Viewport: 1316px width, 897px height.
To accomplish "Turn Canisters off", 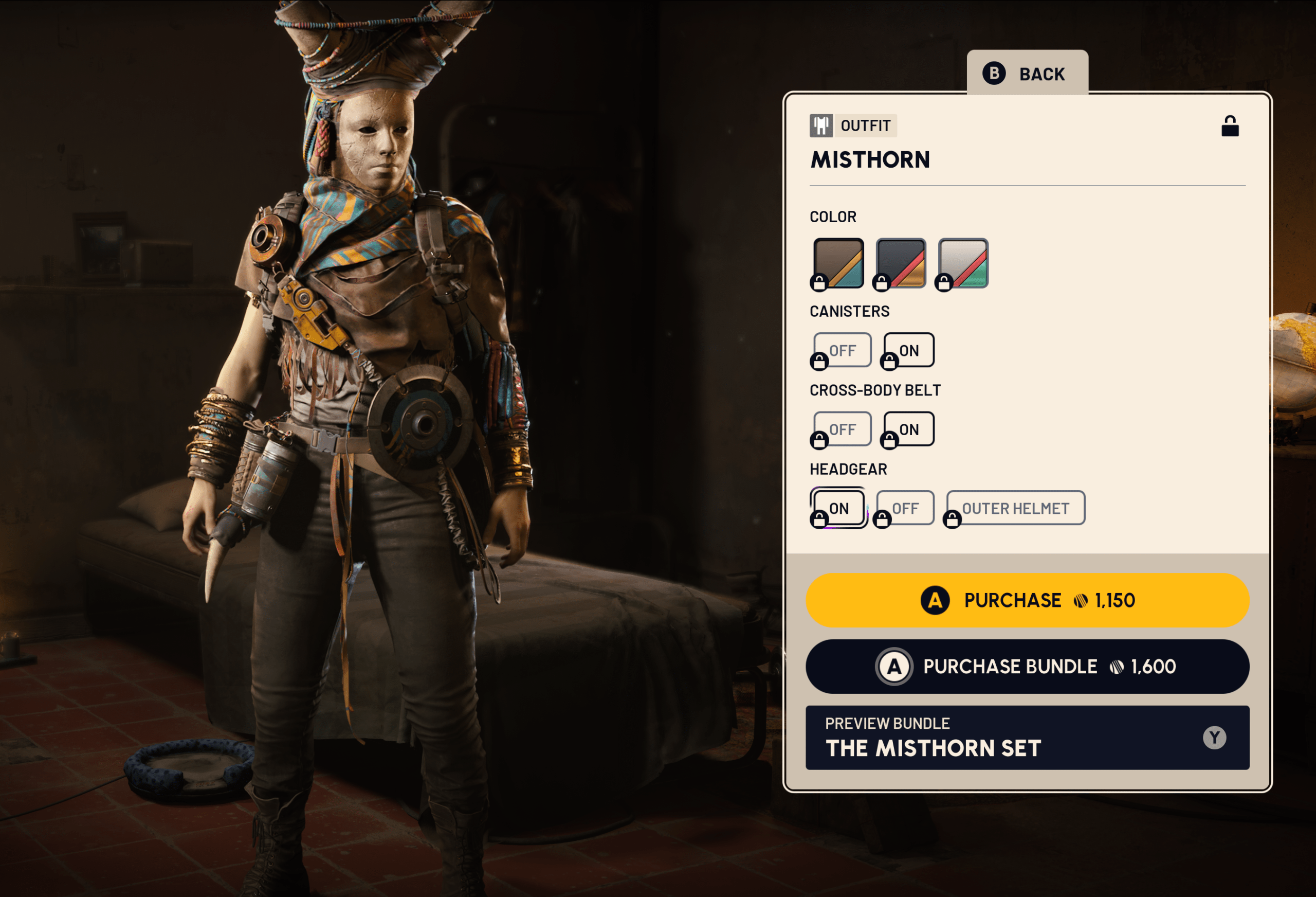I will point(842,350).
